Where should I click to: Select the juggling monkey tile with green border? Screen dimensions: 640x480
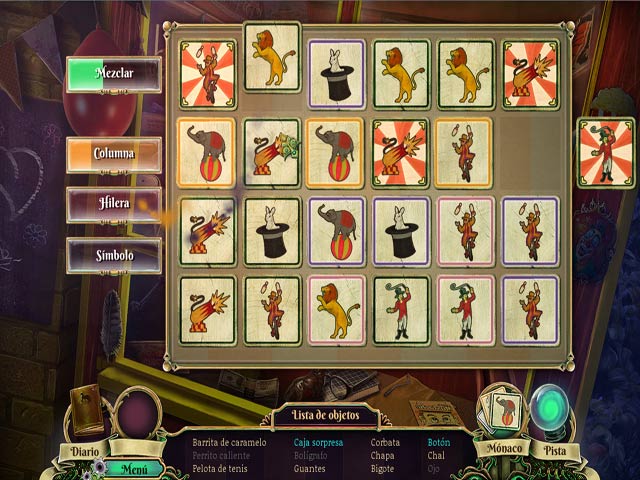tap(272, 310)
